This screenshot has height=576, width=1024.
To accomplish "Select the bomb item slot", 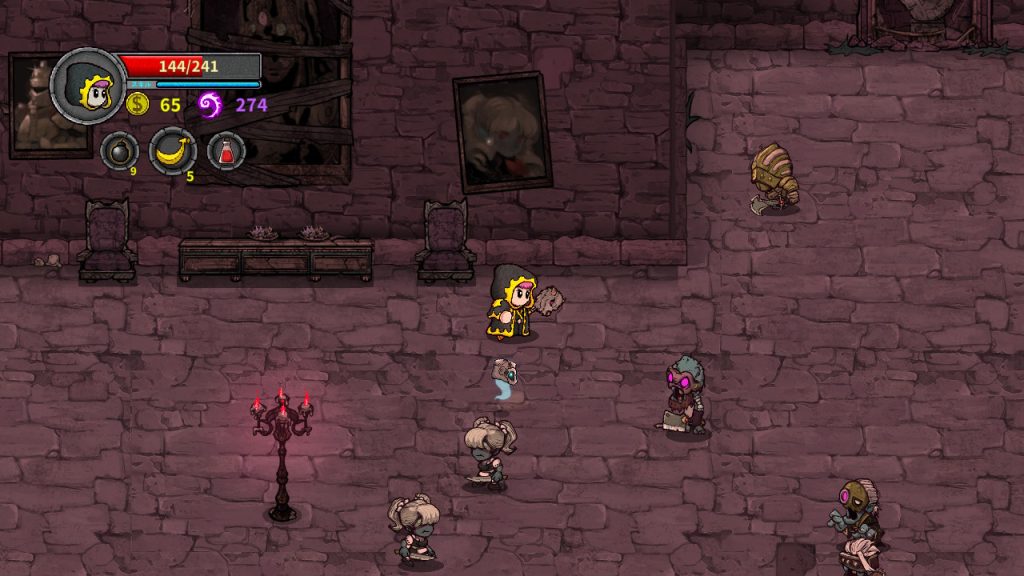I will pos(119,151).
